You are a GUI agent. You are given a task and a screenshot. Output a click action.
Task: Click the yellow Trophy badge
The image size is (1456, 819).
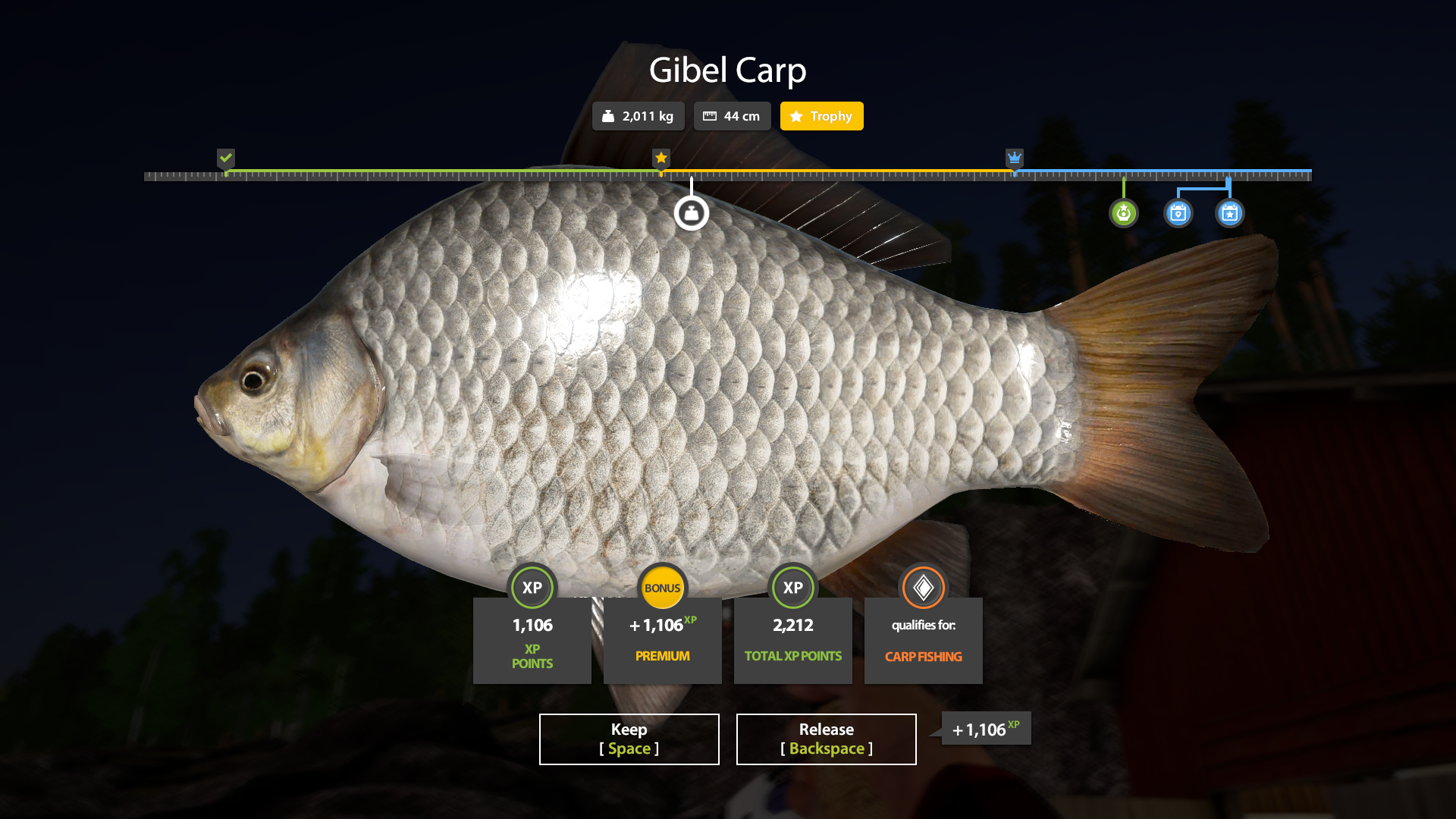pos(821,116)
